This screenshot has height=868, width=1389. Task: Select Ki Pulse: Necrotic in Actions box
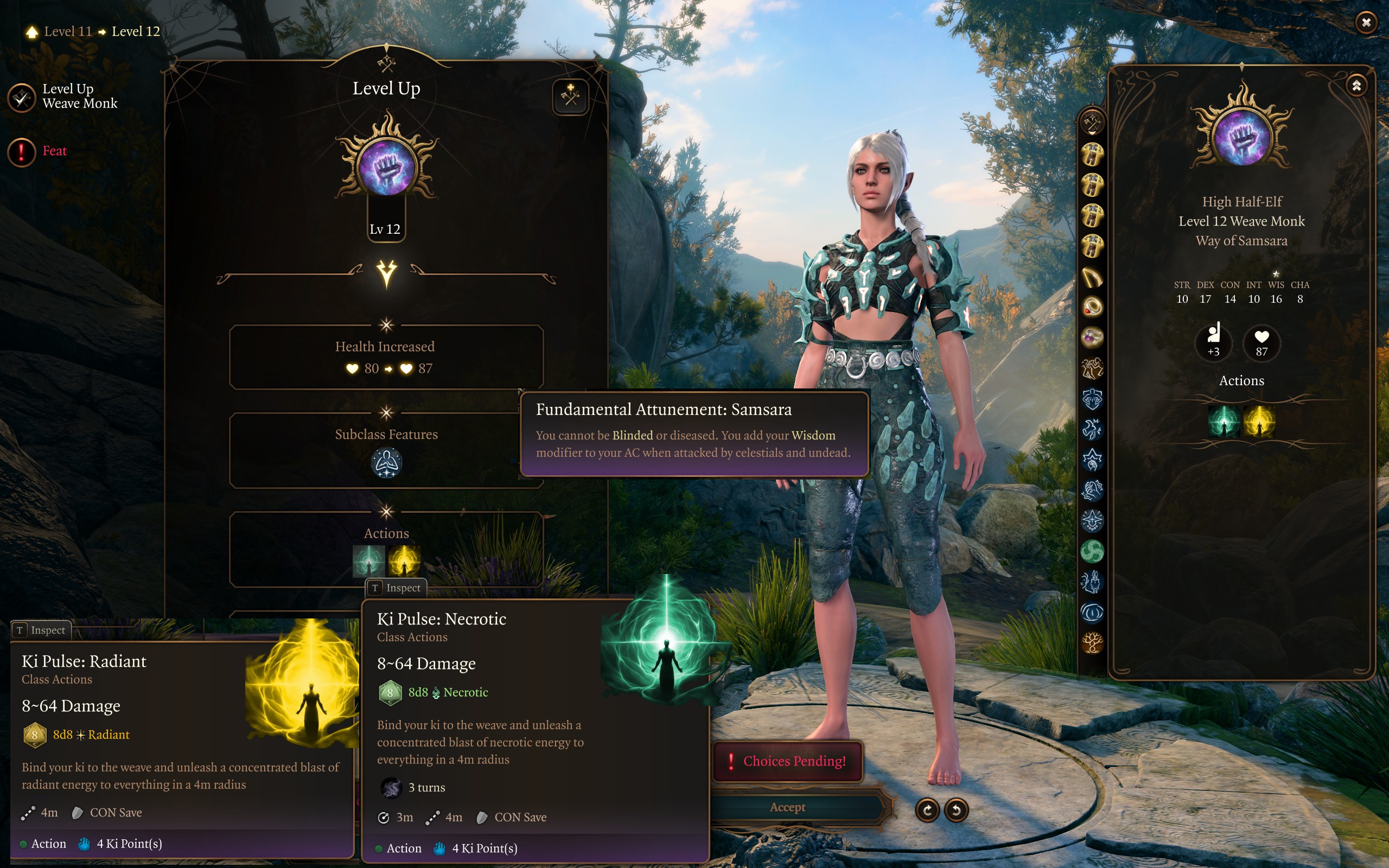coord(368,561)
